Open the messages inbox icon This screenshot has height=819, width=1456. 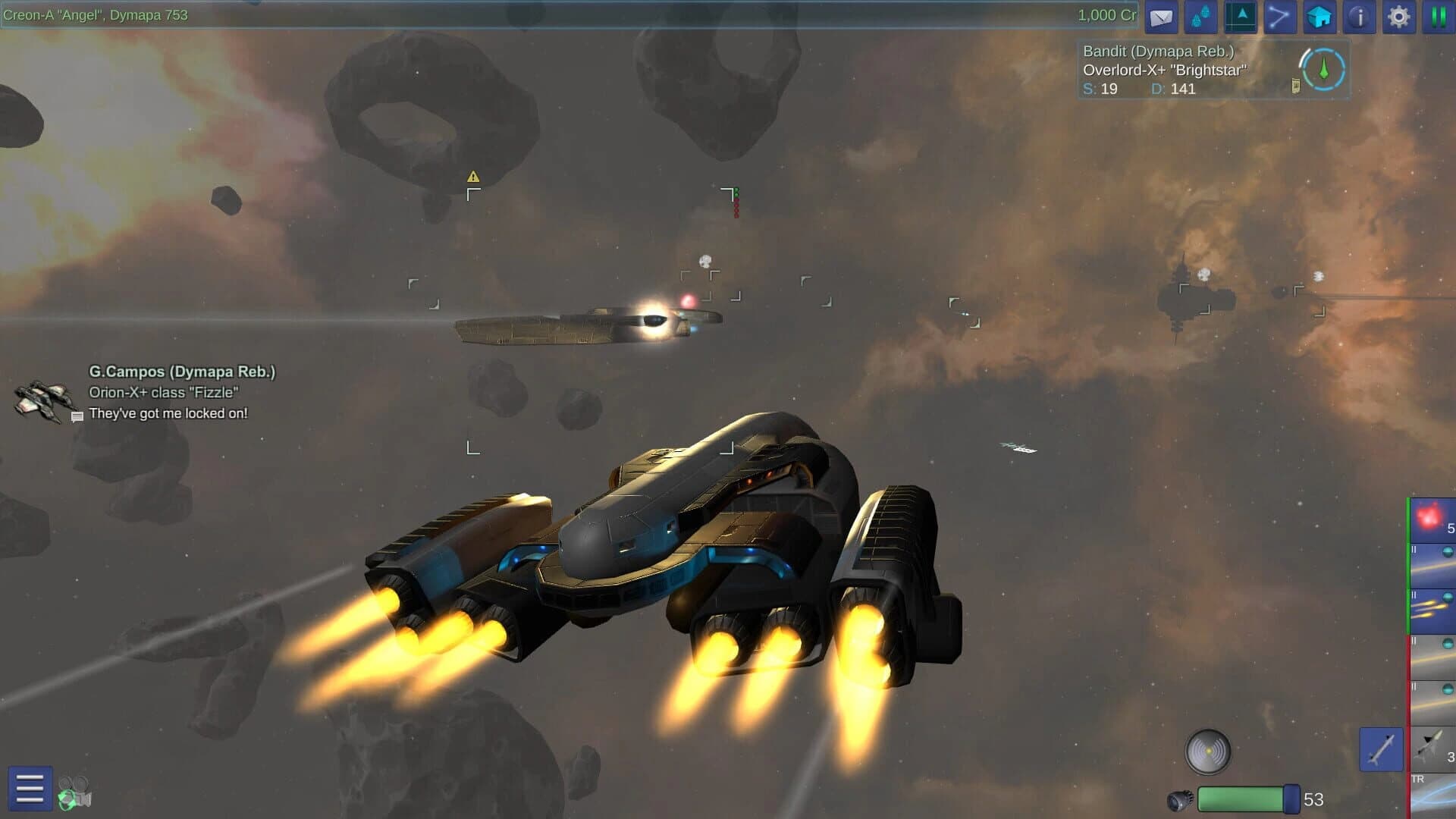[x=1160, y=17]
